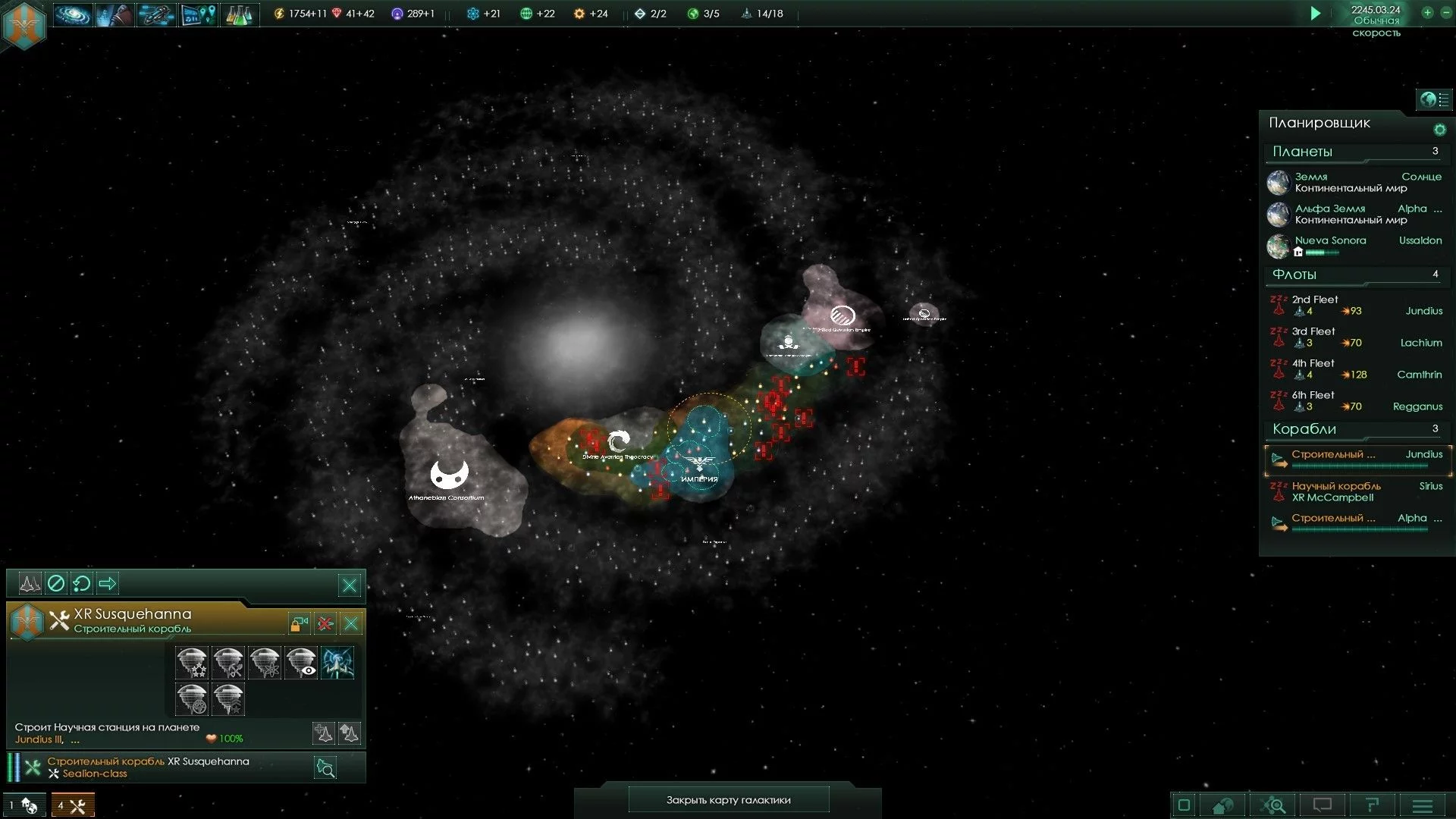Screen dimensions: 1456x819
Task: Open the empire flag emblem menu
Action: point(24,24)
